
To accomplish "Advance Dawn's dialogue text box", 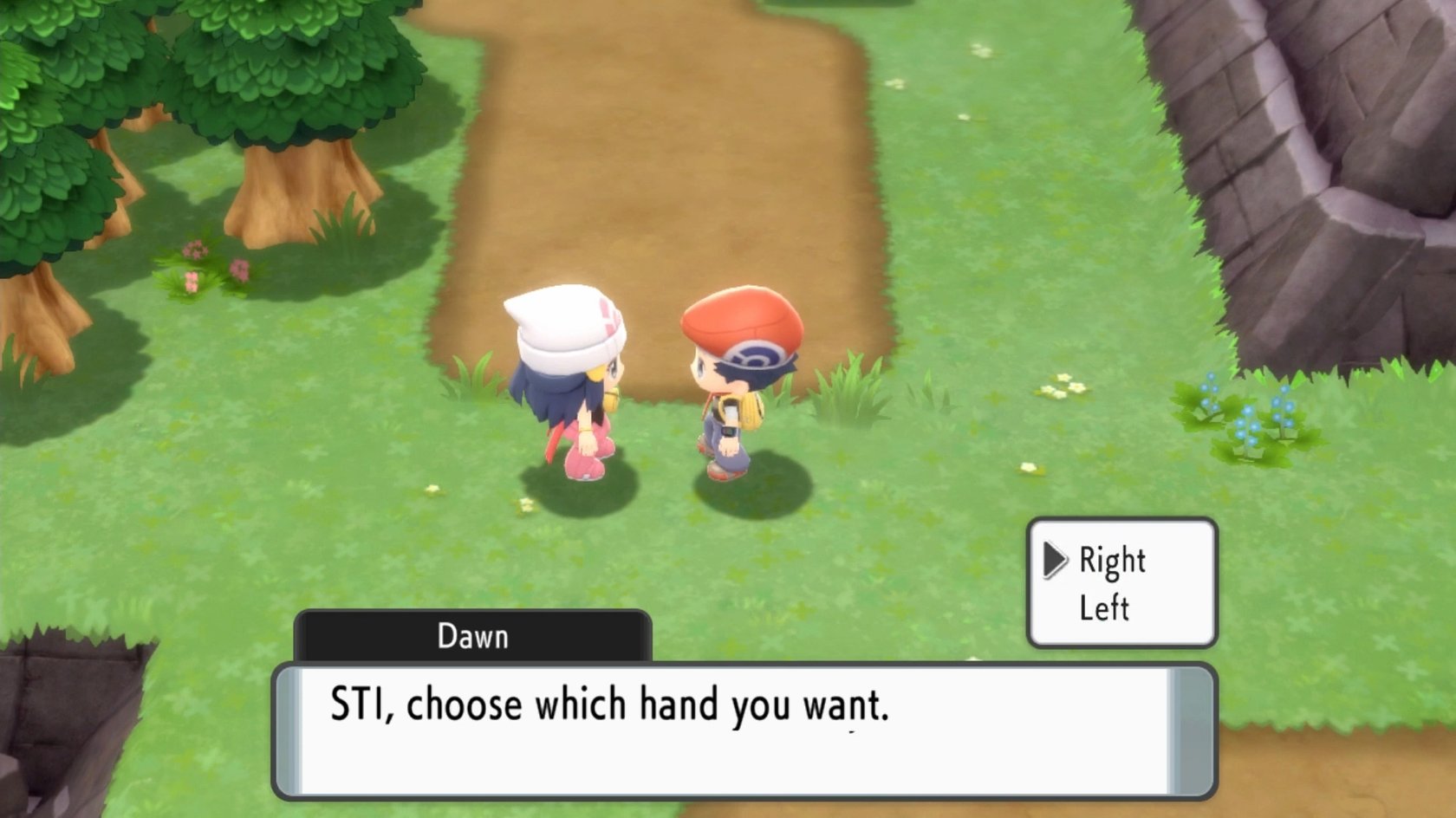I will tap(744, 730).
